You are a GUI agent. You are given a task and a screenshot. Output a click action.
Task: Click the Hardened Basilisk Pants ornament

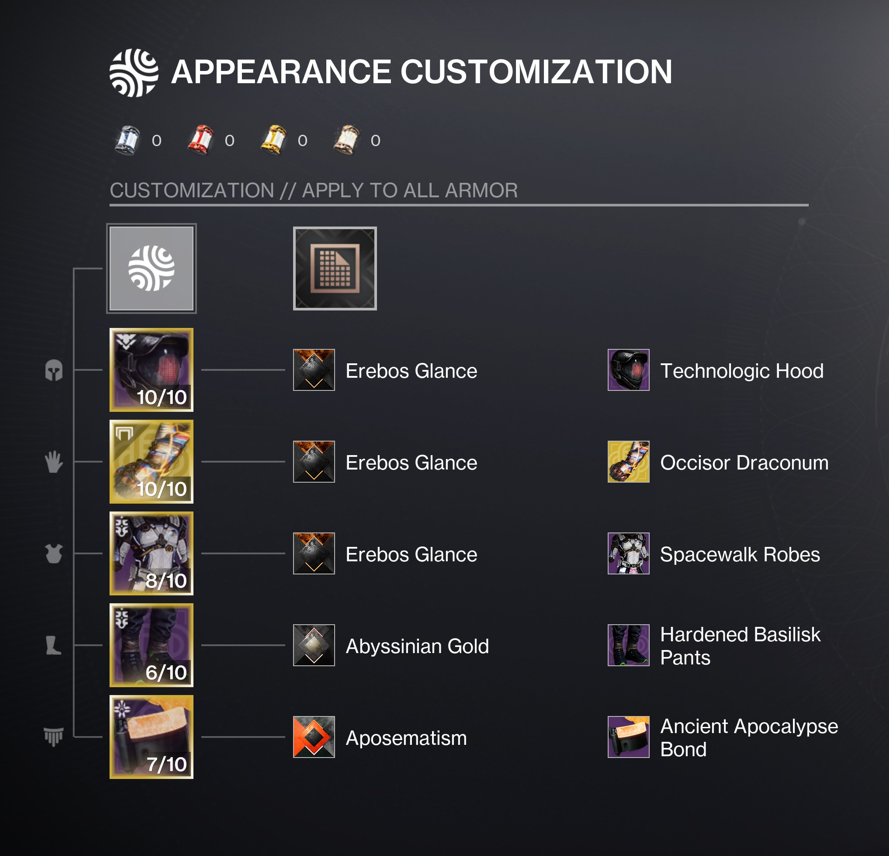pos(628,646)
